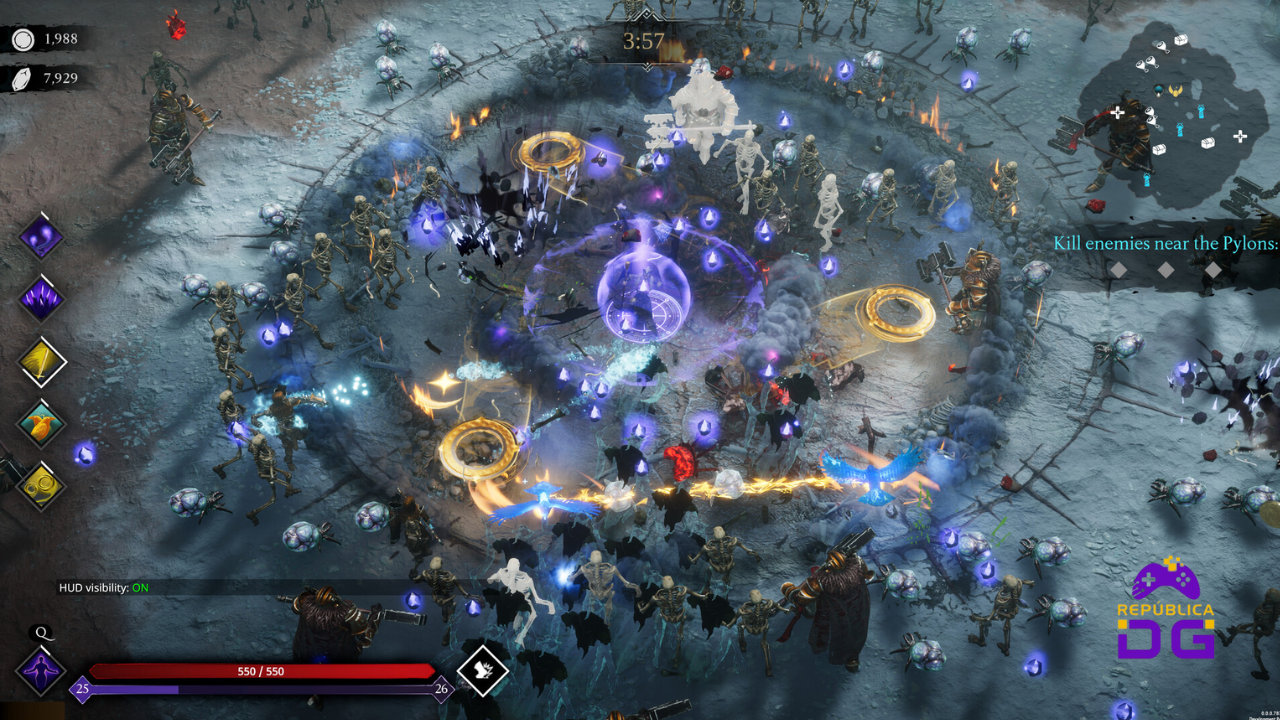Select the orange bird ability icon
Viewport: 1280px width, 720px height.
pos(42,424)
